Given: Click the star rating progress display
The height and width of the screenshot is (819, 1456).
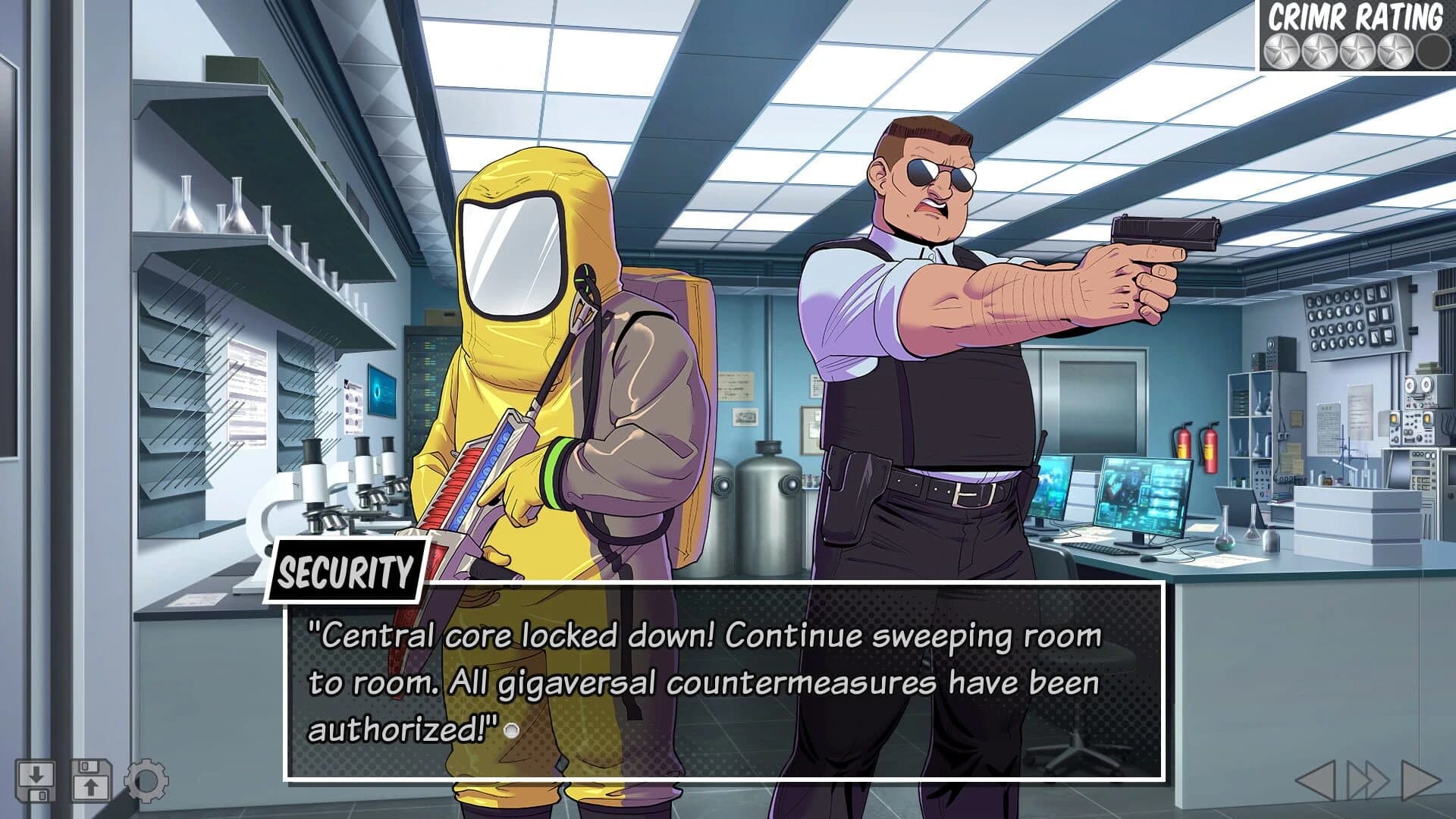Looking at the screenshot, I should (x=1357, y=50).
